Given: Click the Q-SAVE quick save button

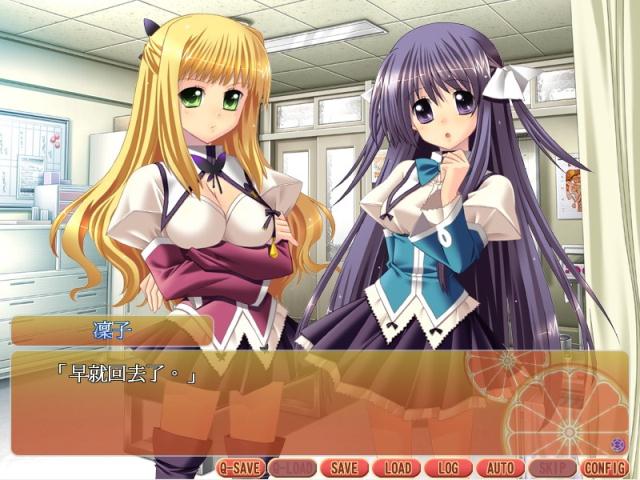Looking at the screenshot, I should click(x=241, y=467).
